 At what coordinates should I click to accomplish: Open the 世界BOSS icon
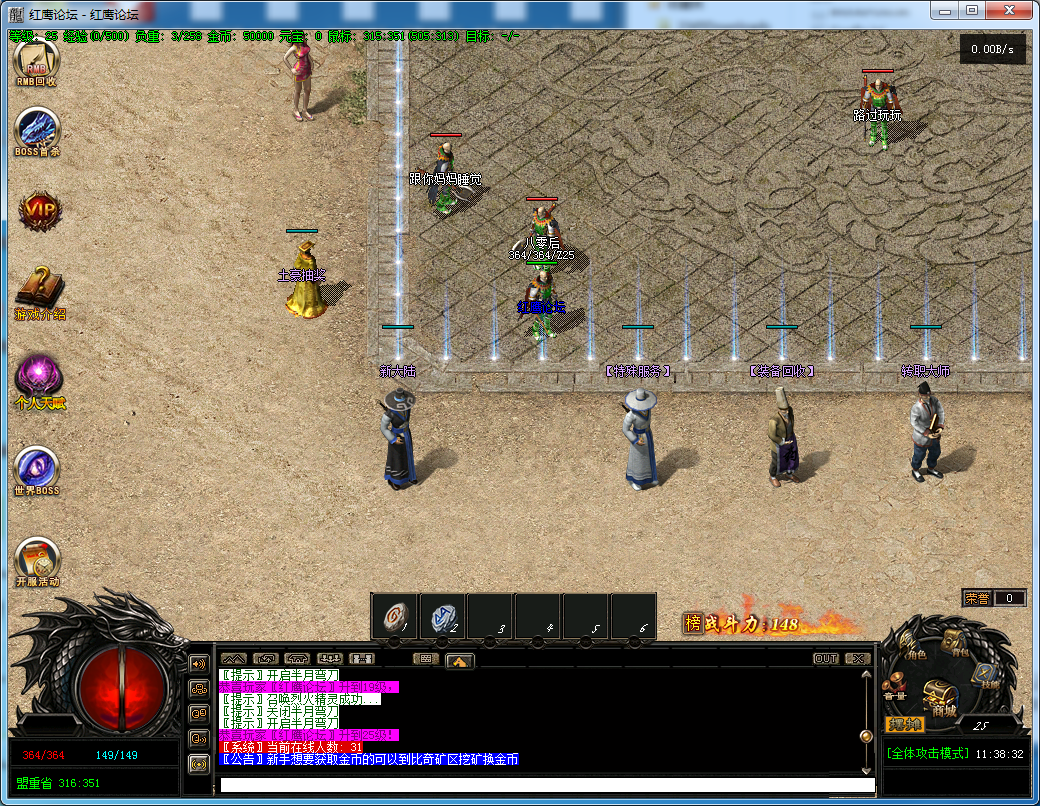[37, 468]
